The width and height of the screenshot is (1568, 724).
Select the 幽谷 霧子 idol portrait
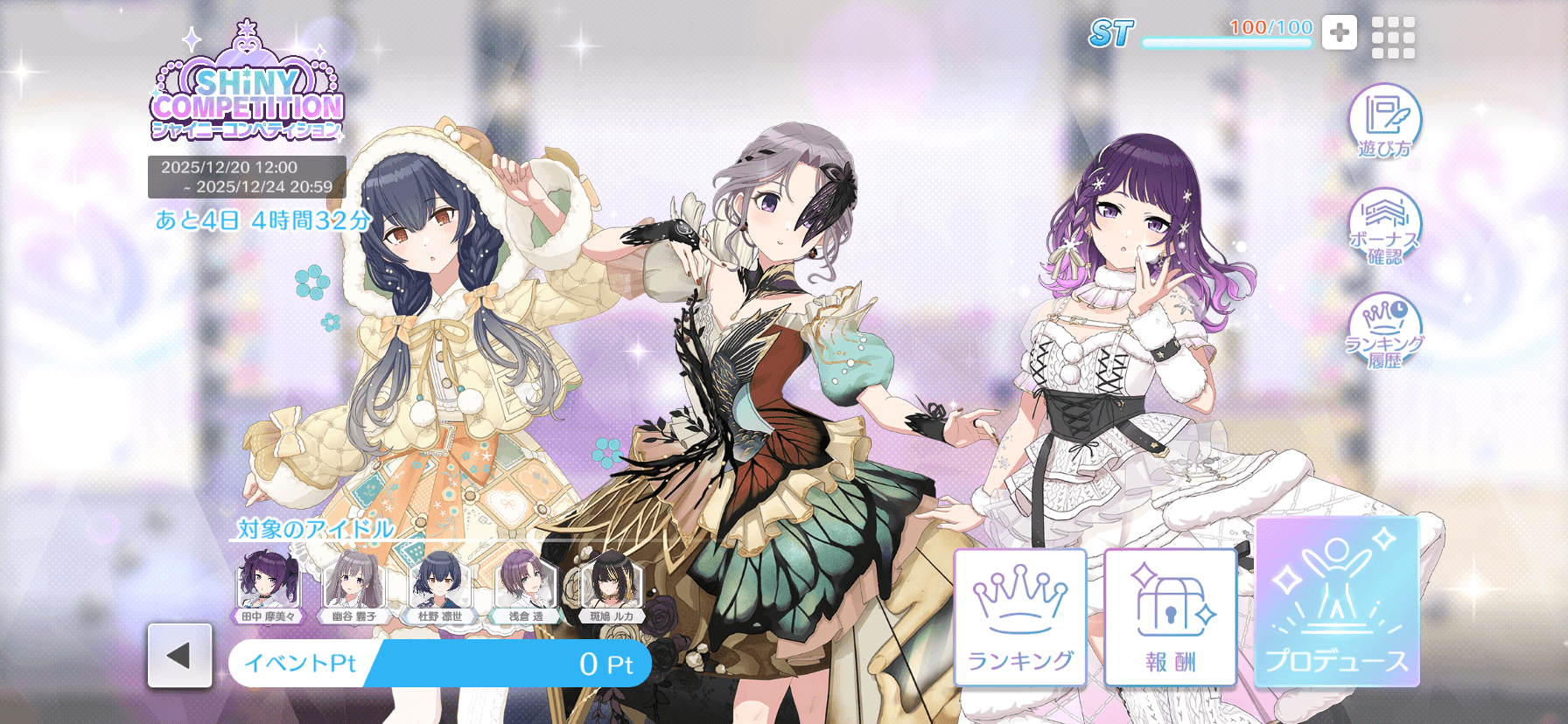[353, 584]
